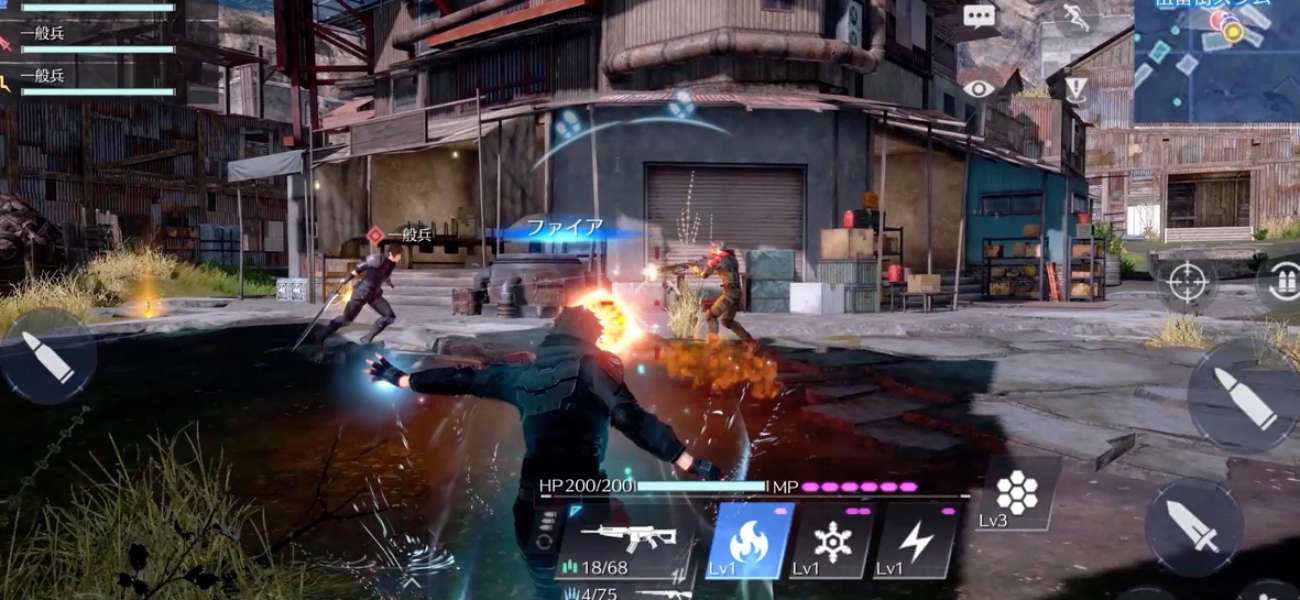Open the chat speech bubble
The image size is (1300, 600).
point(979,16)
